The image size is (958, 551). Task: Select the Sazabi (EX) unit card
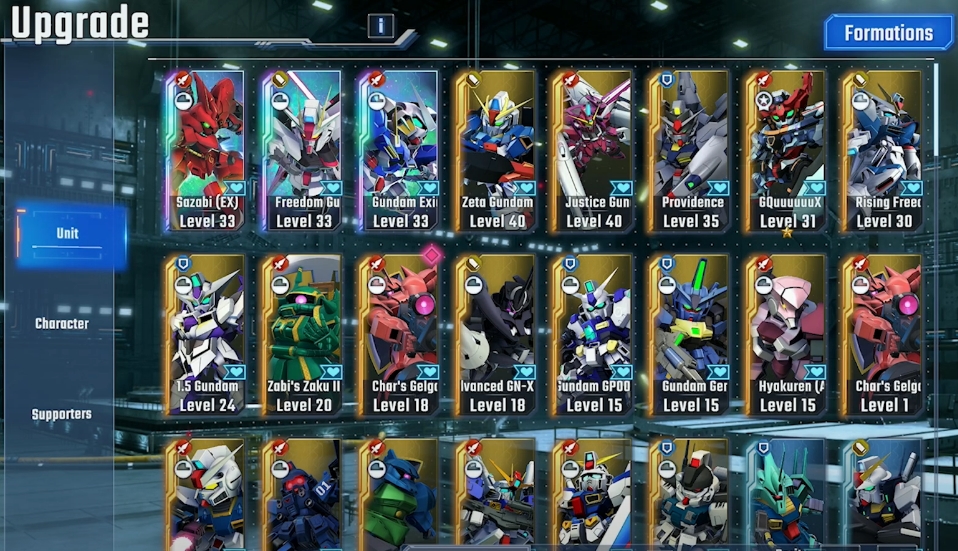click(205, 150)
